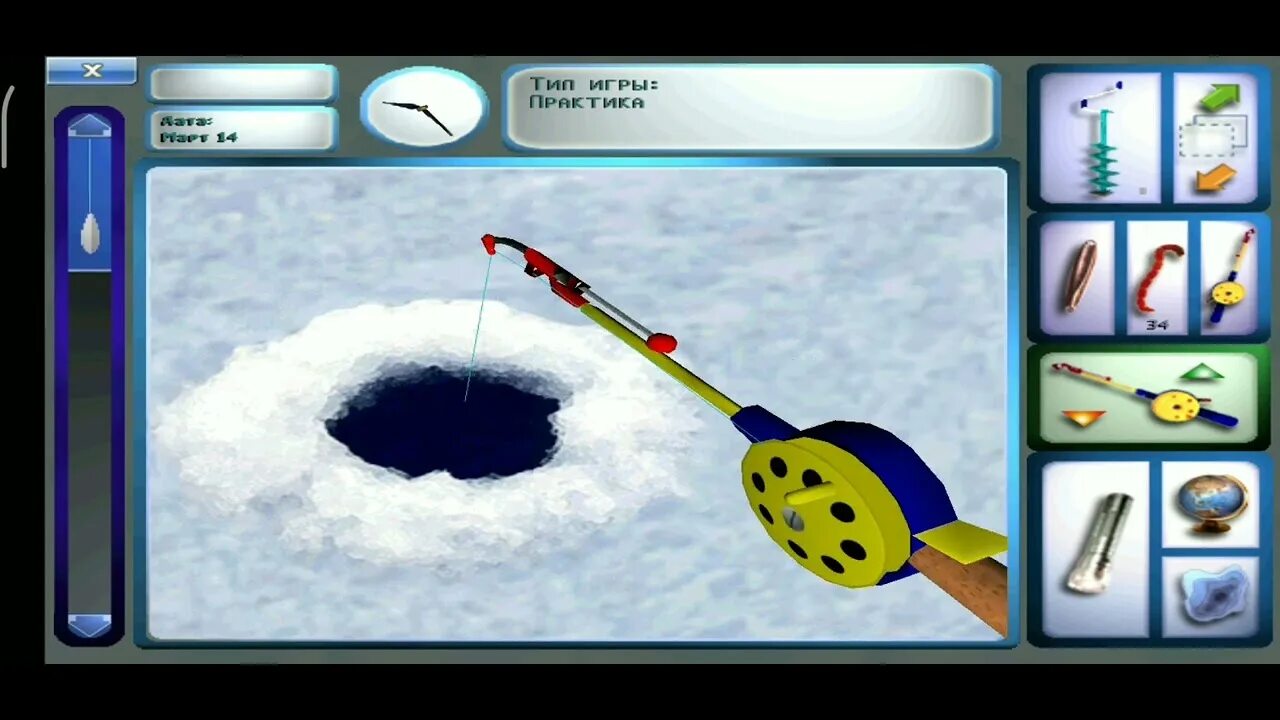Raise the rod with the green up triangle
This screenshot has width=1280, height=720.
pos(1201,373)
